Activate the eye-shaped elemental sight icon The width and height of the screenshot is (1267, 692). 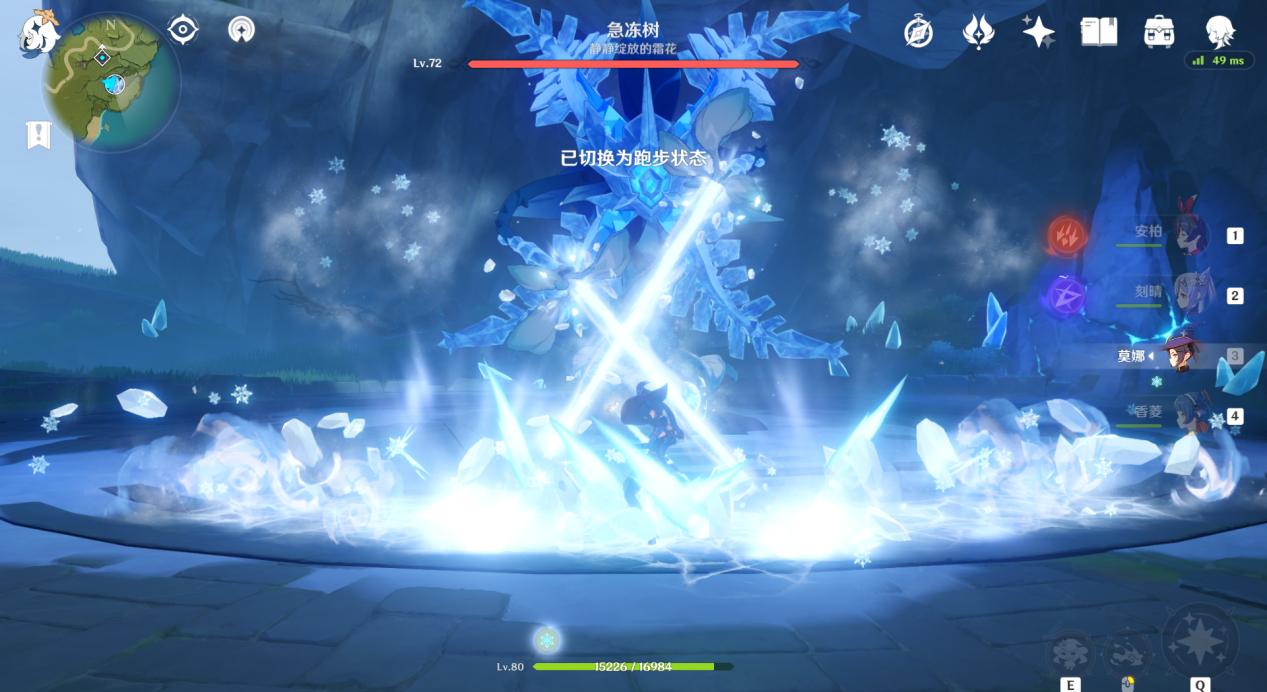tap(183, 29)
